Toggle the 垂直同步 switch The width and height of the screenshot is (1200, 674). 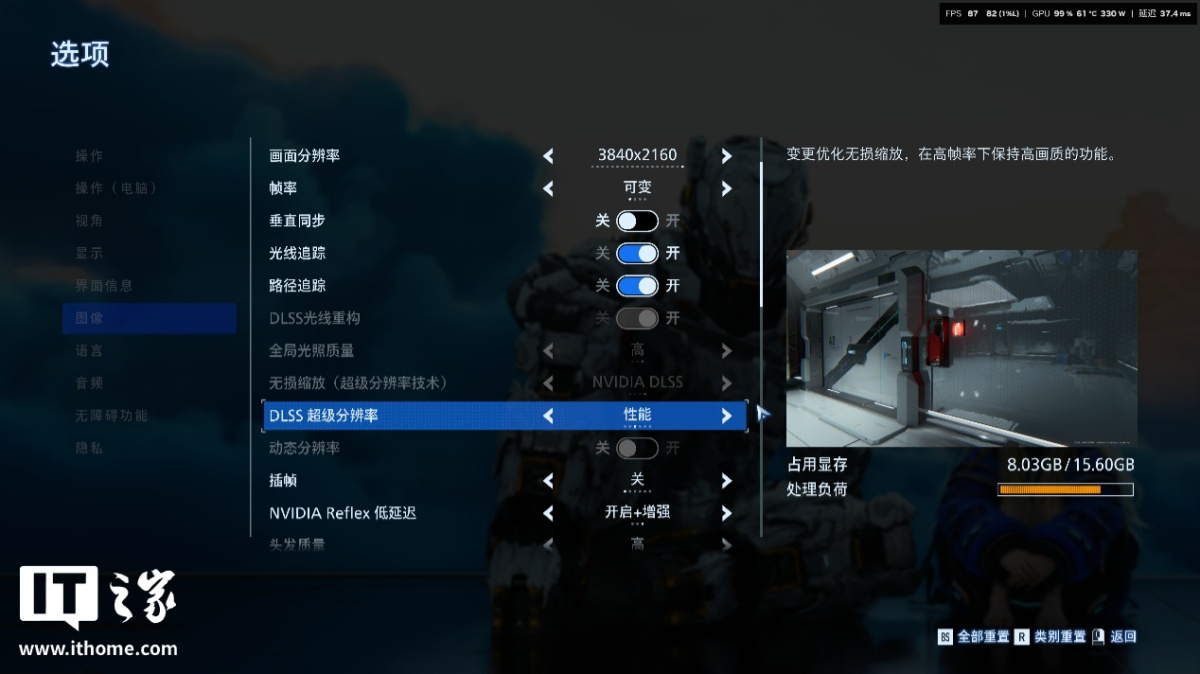point(637,221)
